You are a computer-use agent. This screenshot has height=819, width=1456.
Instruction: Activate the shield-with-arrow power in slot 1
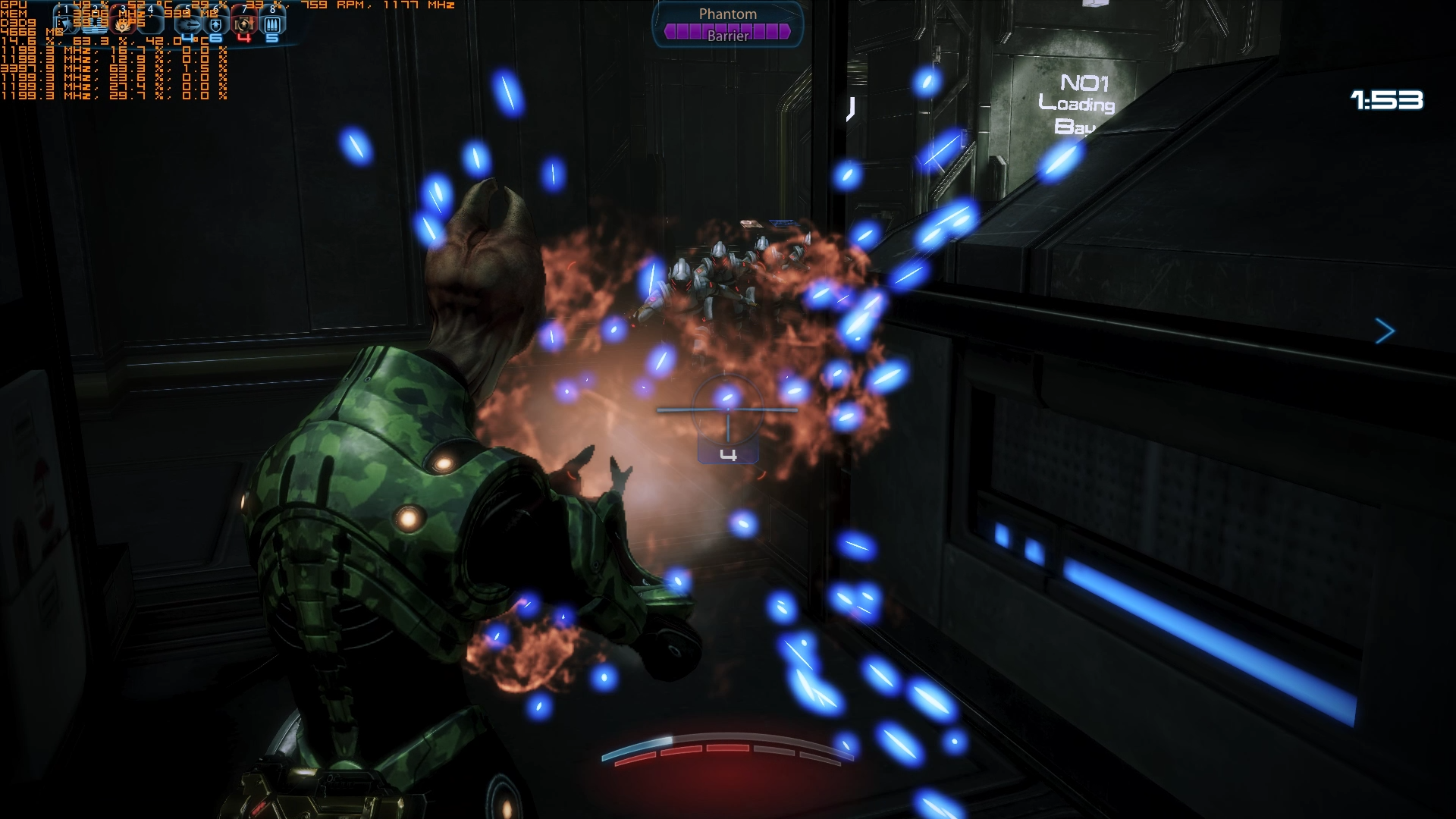point(67,24)
